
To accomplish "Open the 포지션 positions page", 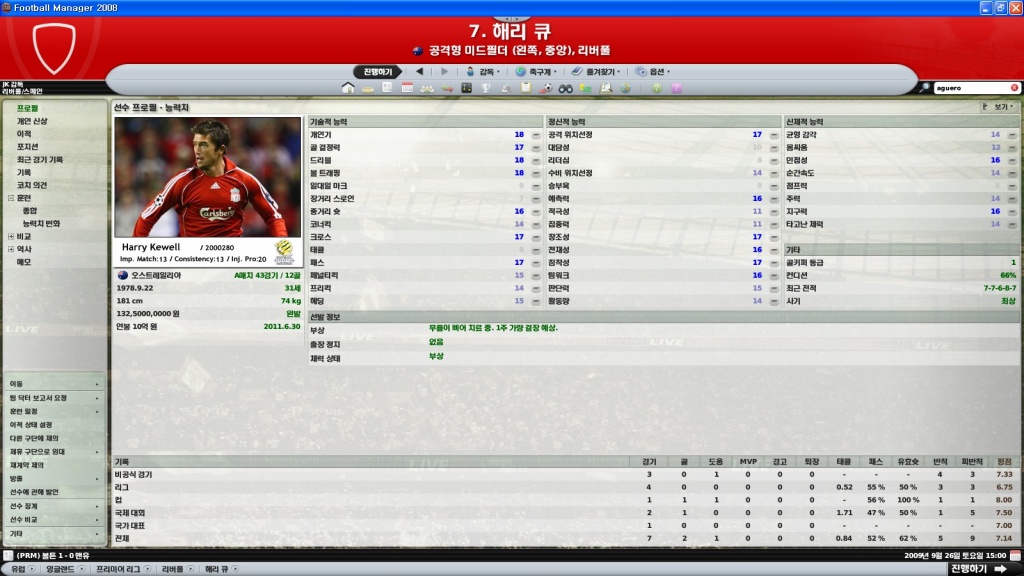I will click(x=28, y=147).
